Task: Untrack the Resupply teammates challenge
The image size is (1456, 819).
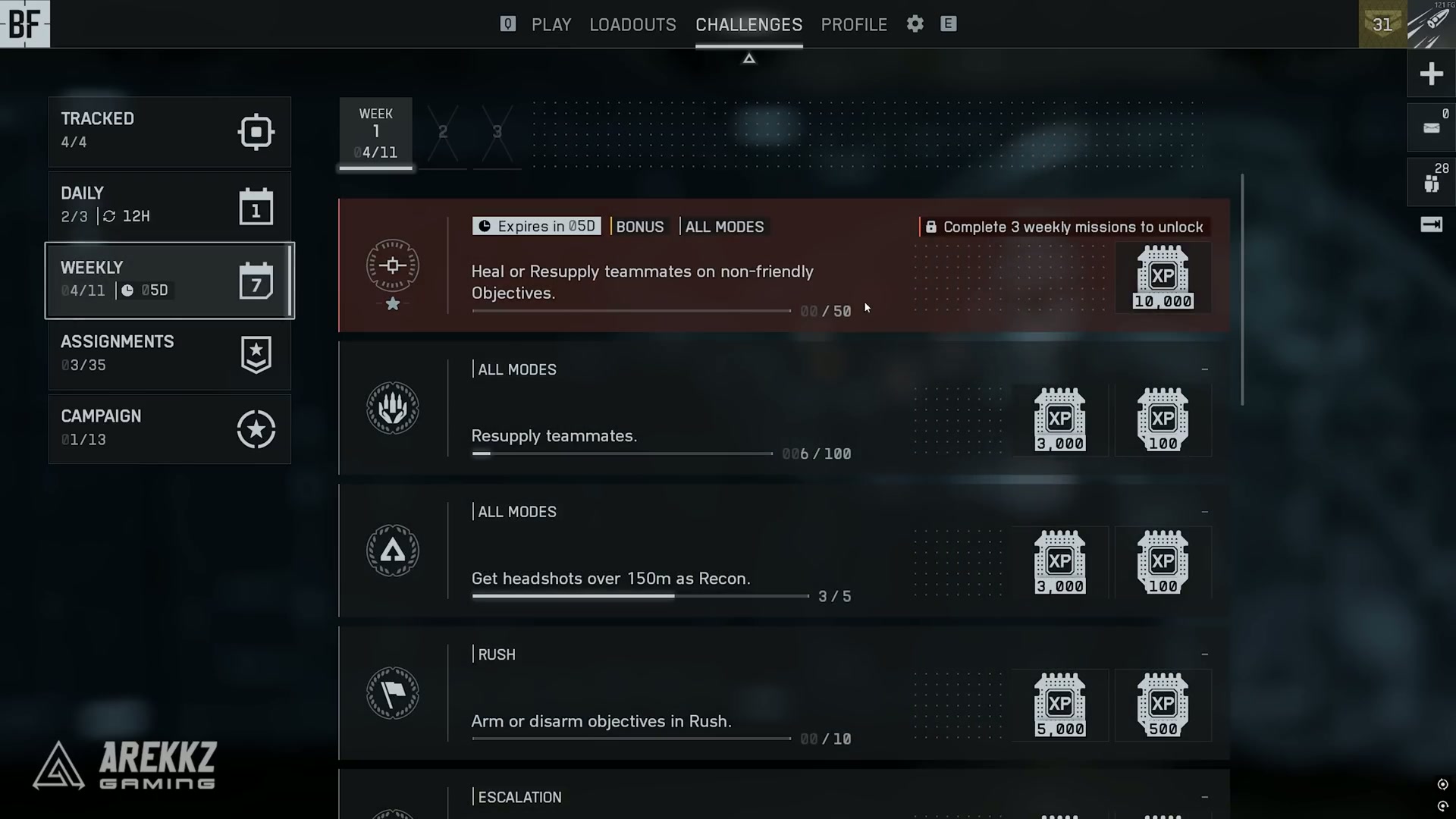Action: coord(1204,369)
